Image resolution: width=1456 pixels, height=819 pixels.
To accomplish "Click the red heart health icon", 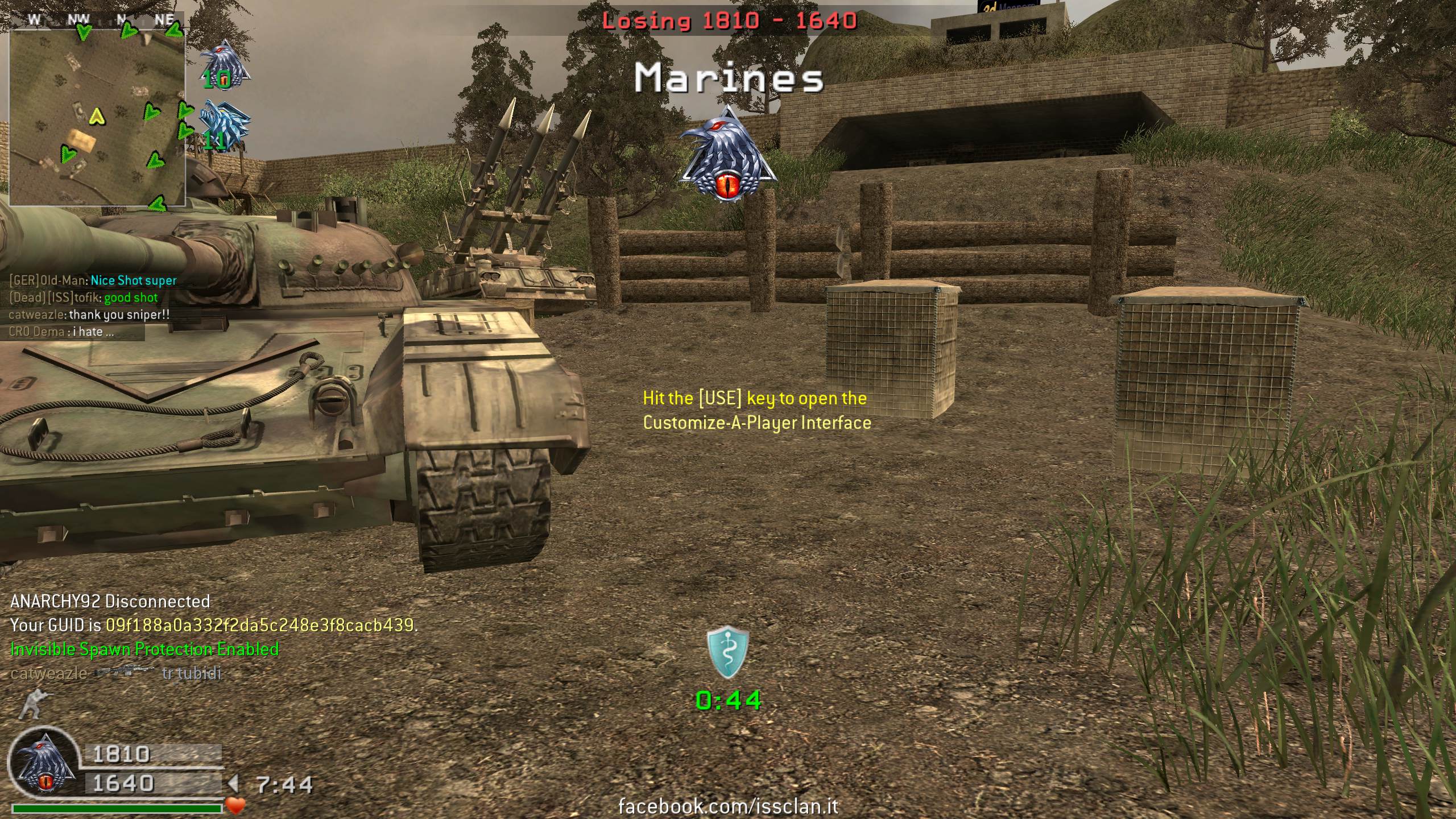I will [235, 805].
